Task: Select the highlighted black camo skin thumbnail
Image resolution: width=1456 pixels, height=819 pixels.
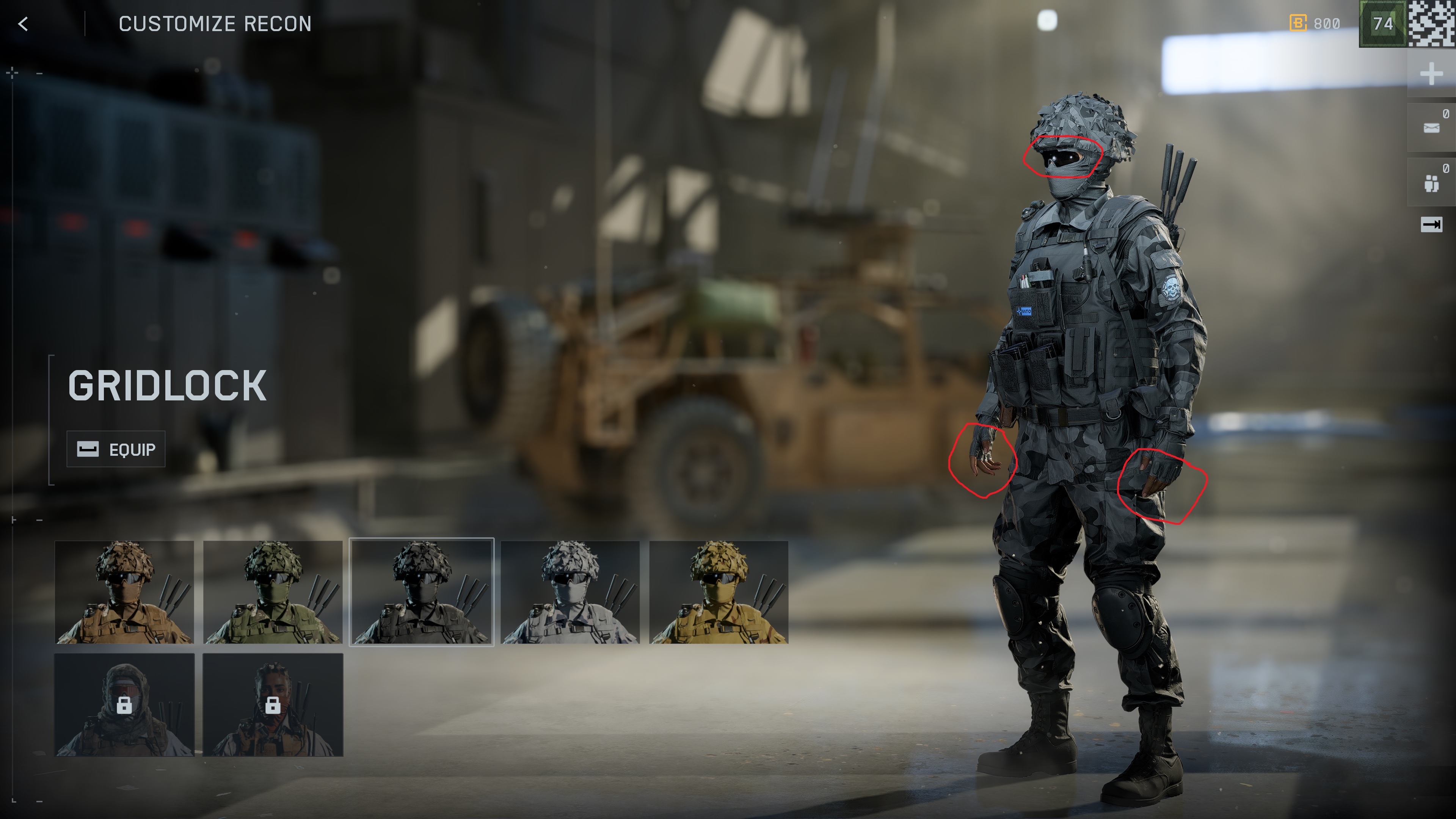Action: click(x=422, y=592)
